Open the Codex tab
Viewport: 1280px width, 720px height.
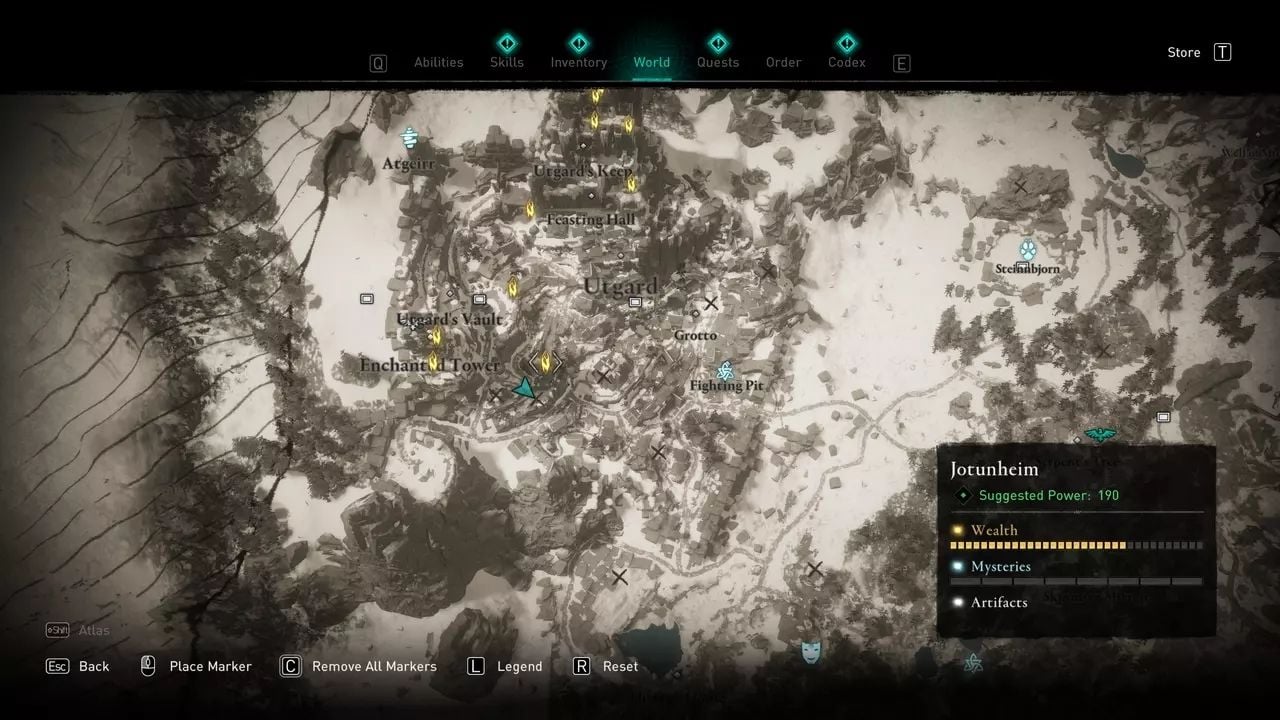(846, 62)
